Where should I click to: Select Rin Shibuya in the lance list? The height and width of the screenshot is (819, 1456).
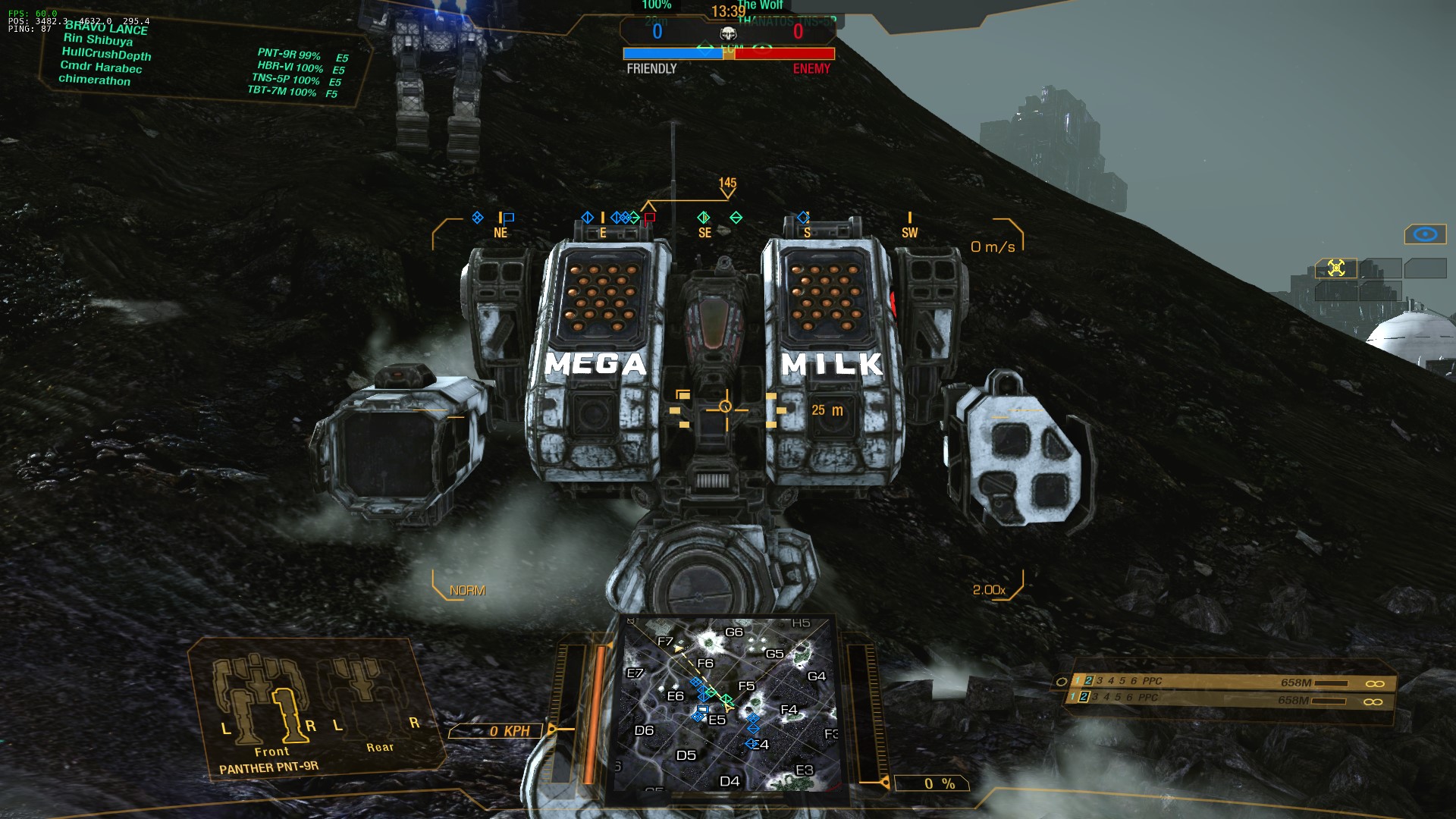(98, 39)
